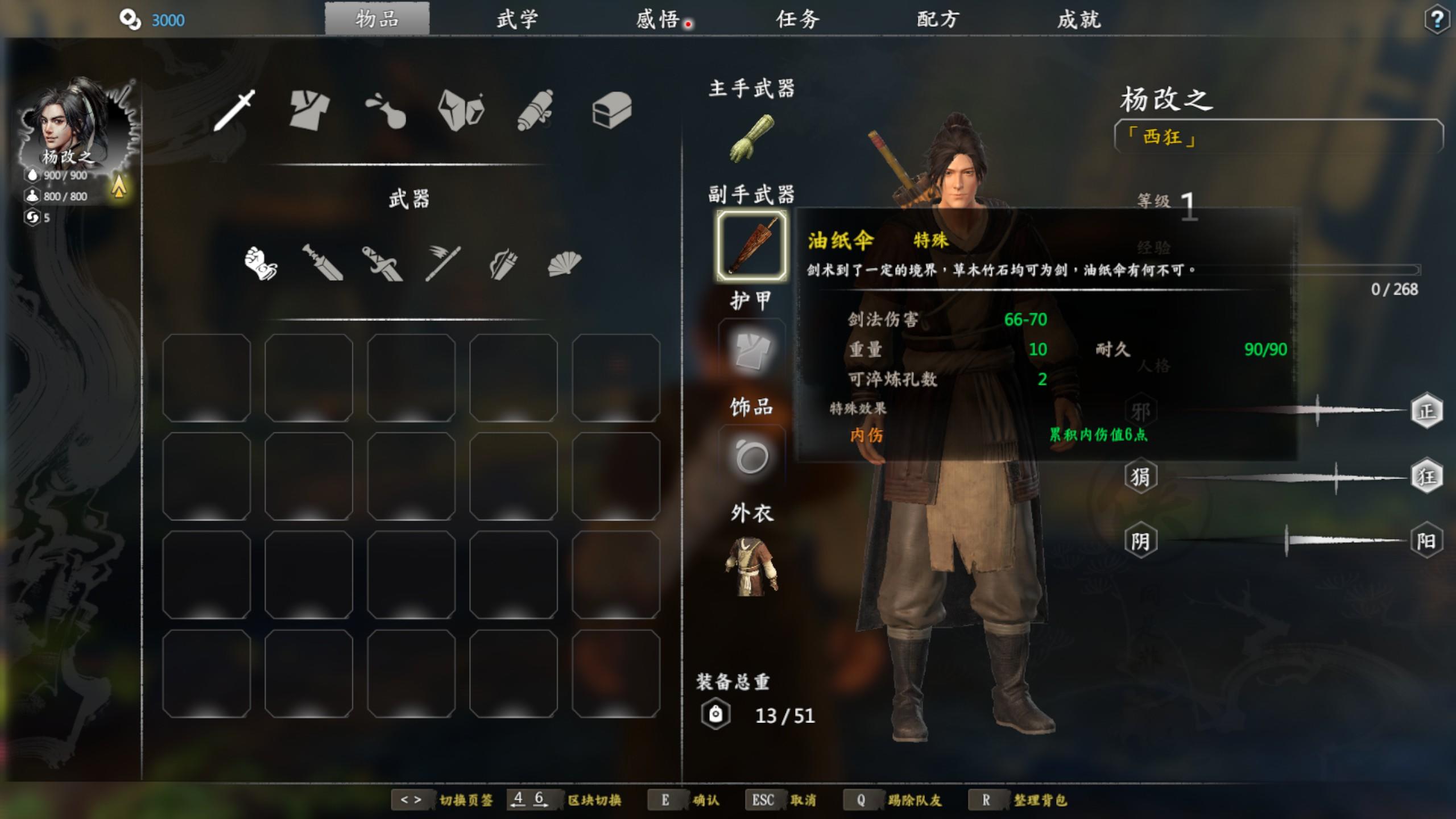Show the gourd consumables category
1456x819 pixels.
(x=386, y=109)
